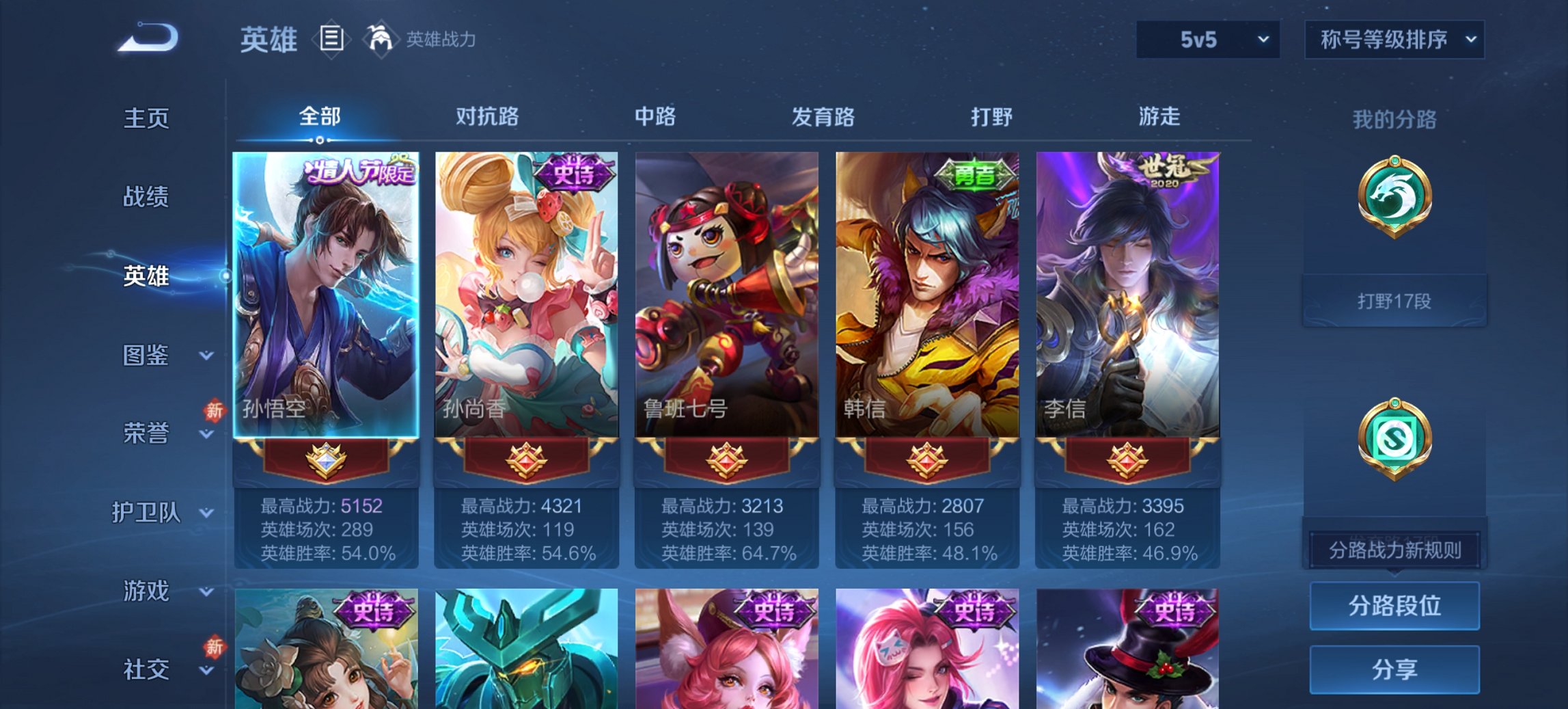Click the helmet icon for 英雄战力

[x=380, y=40]
